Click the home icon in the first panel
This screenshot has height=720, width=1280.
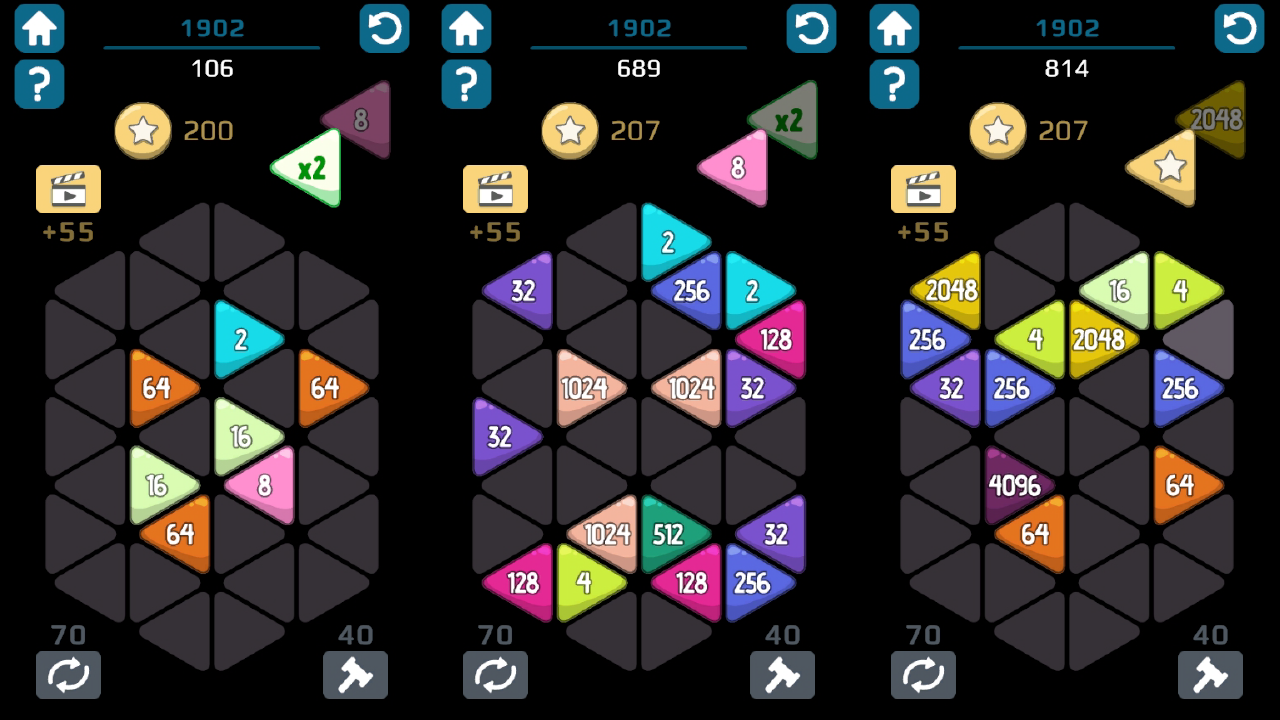pos(39,28)
